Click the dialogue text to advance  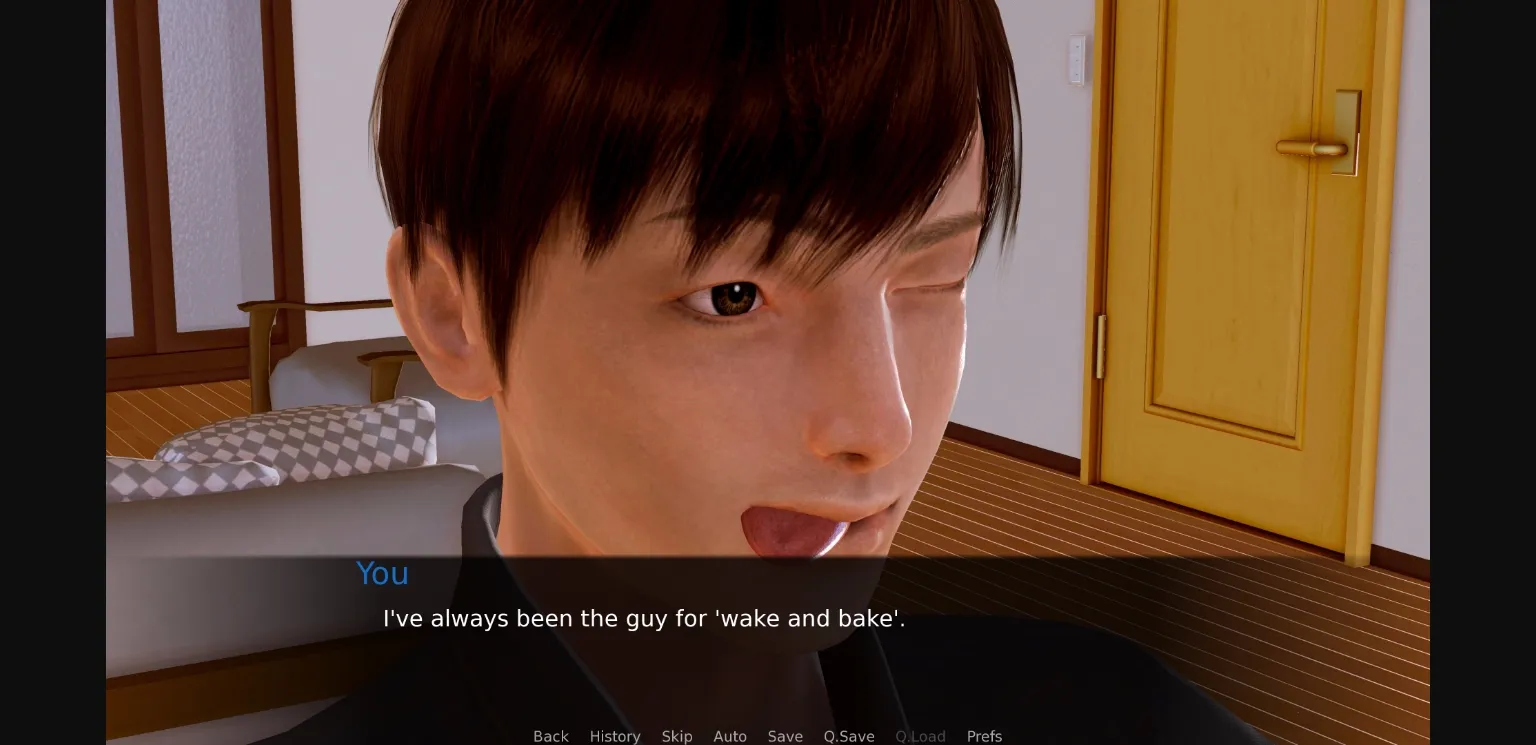pyautogui.click(x=643, y=618)
